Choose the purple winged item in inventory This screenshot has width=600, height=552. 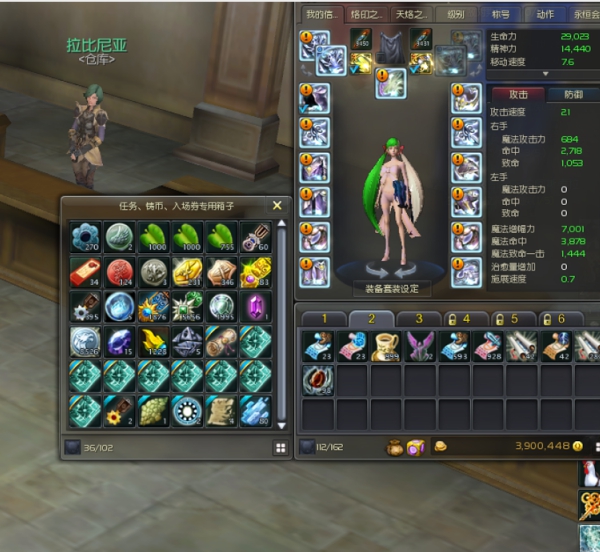coord(422,345)
